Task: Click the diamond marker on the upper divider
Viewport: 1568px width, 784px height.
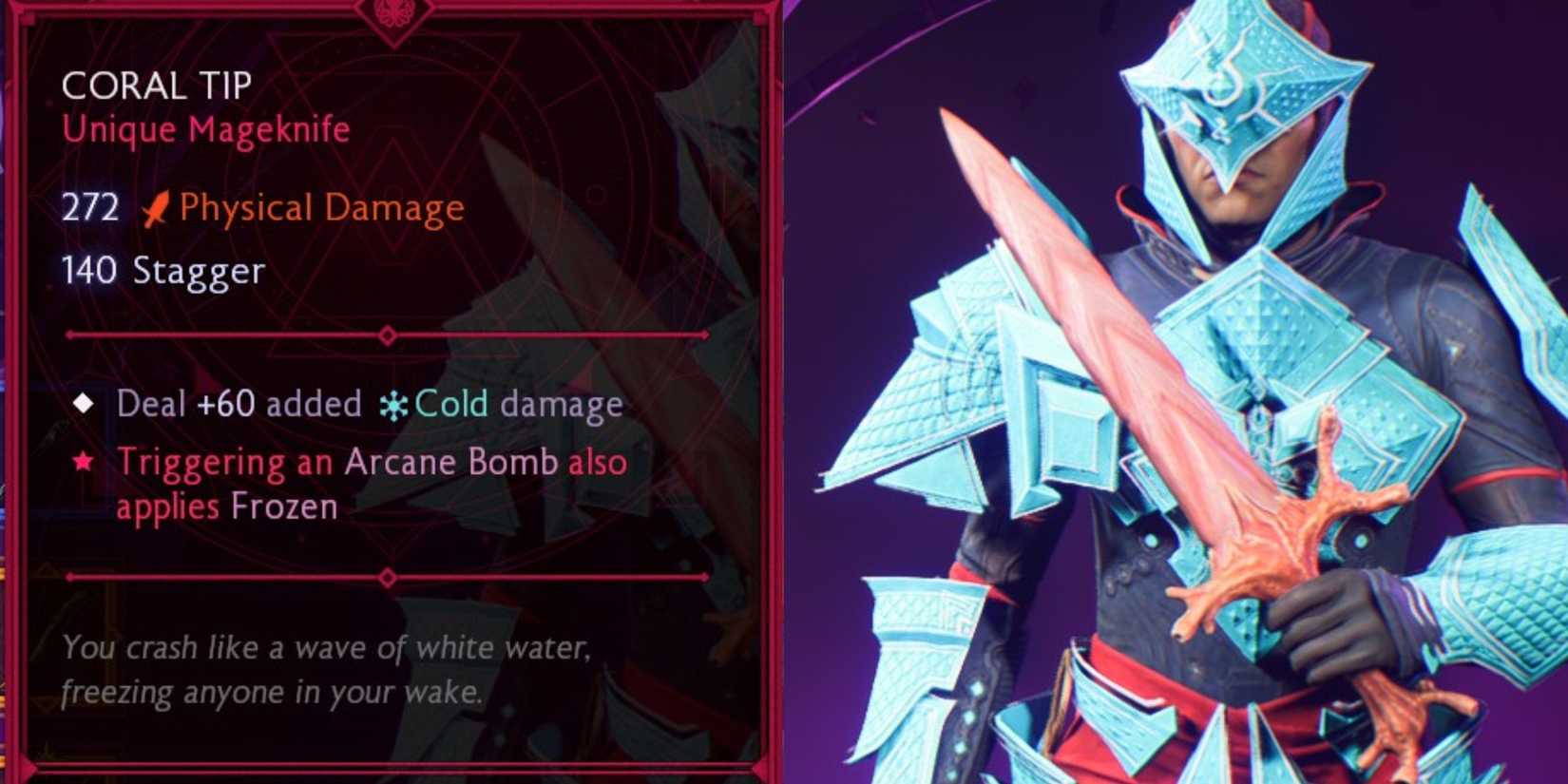Action: 387,335
